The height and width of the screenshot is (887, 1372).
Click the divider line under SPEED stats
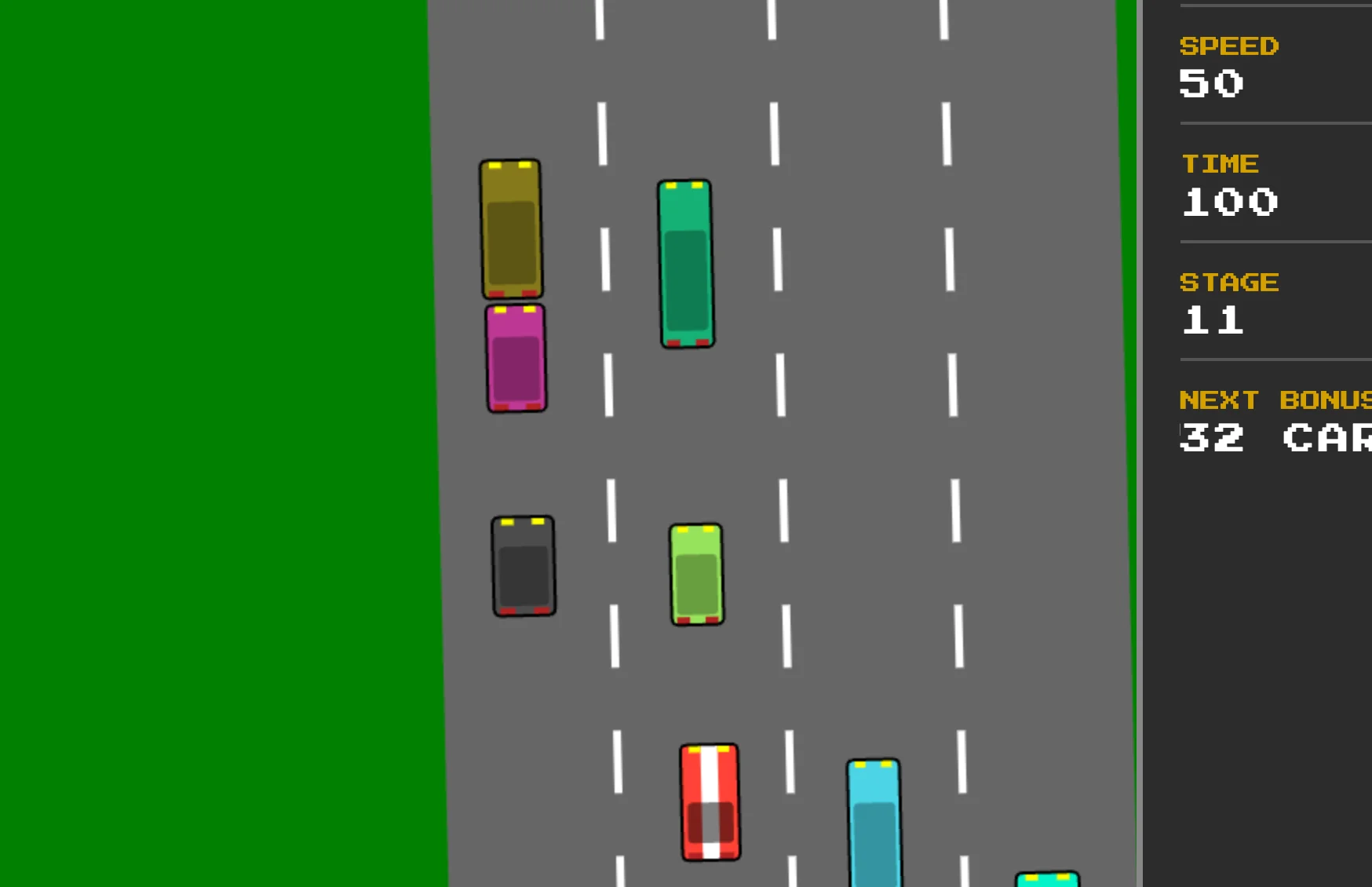(x=1272, y=122)
